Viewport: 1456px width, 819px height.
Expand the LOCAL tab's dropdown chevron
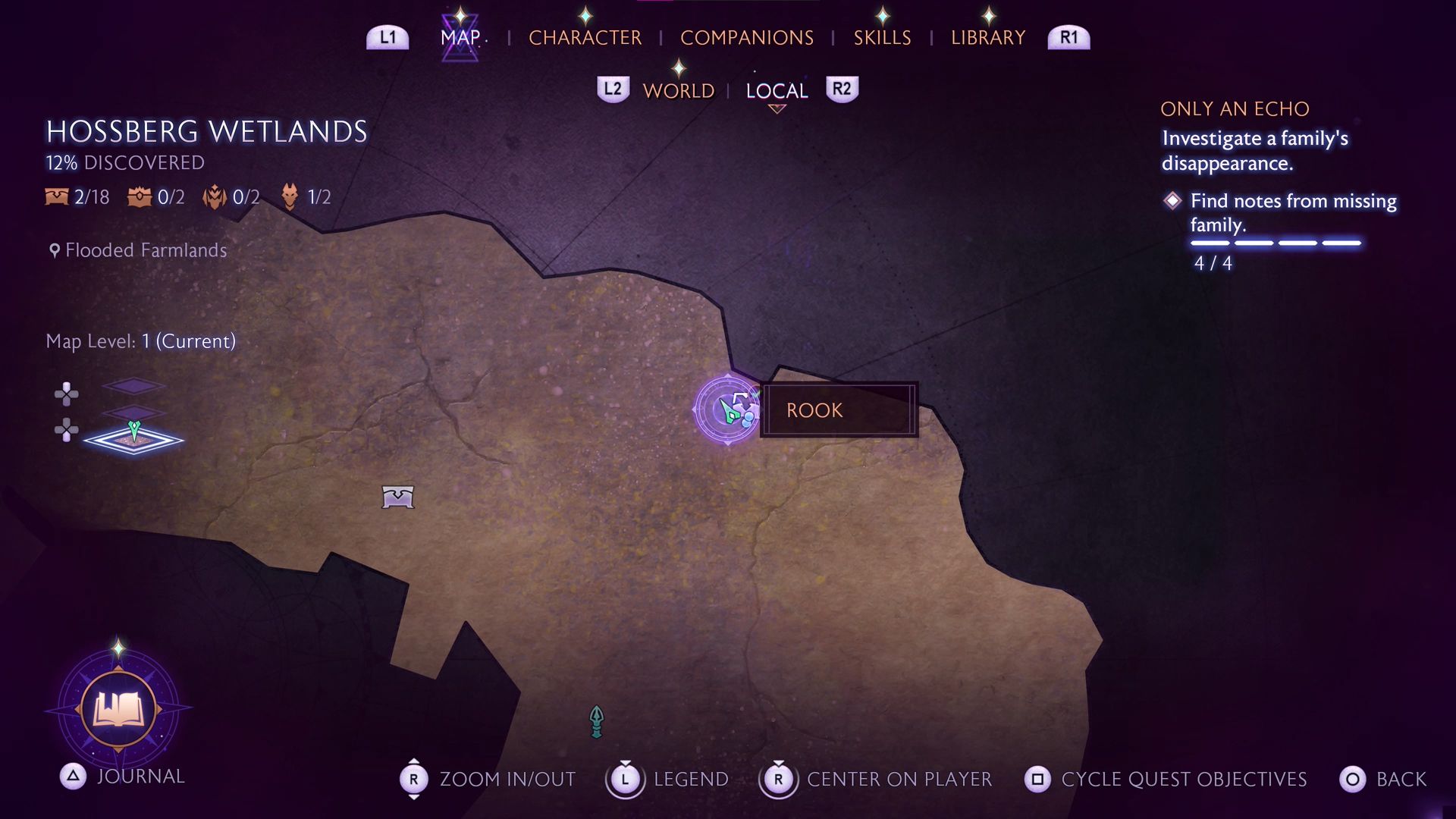click(777, 108)
